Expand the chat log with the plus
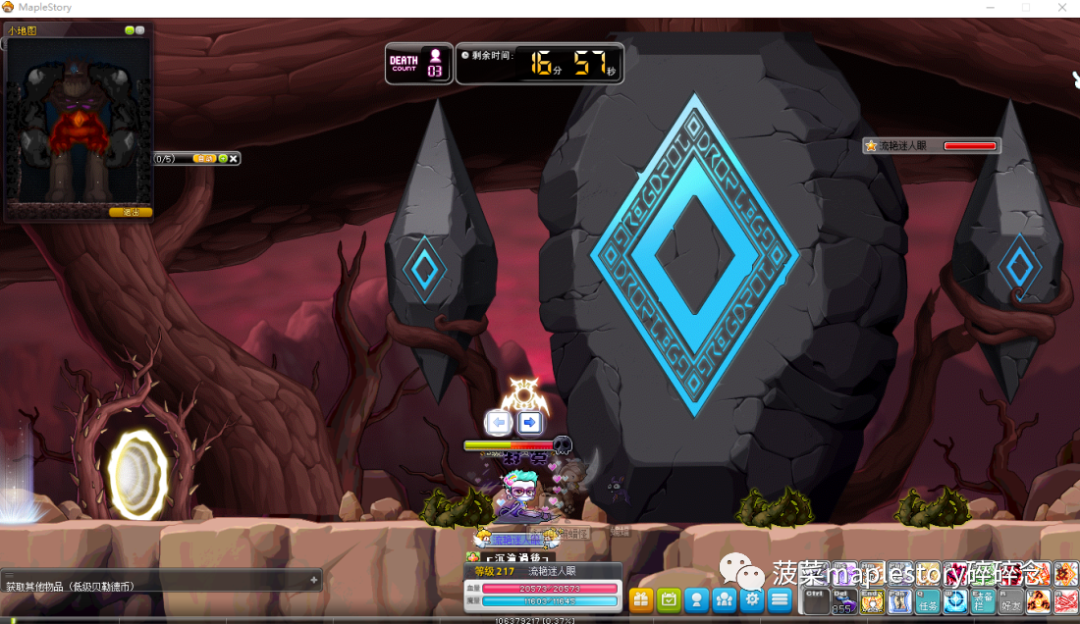 313,580
